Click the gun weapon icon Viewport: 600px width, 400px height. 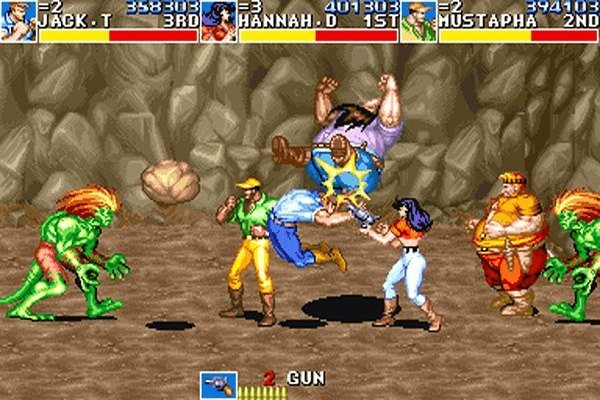(x=217, y=385)
